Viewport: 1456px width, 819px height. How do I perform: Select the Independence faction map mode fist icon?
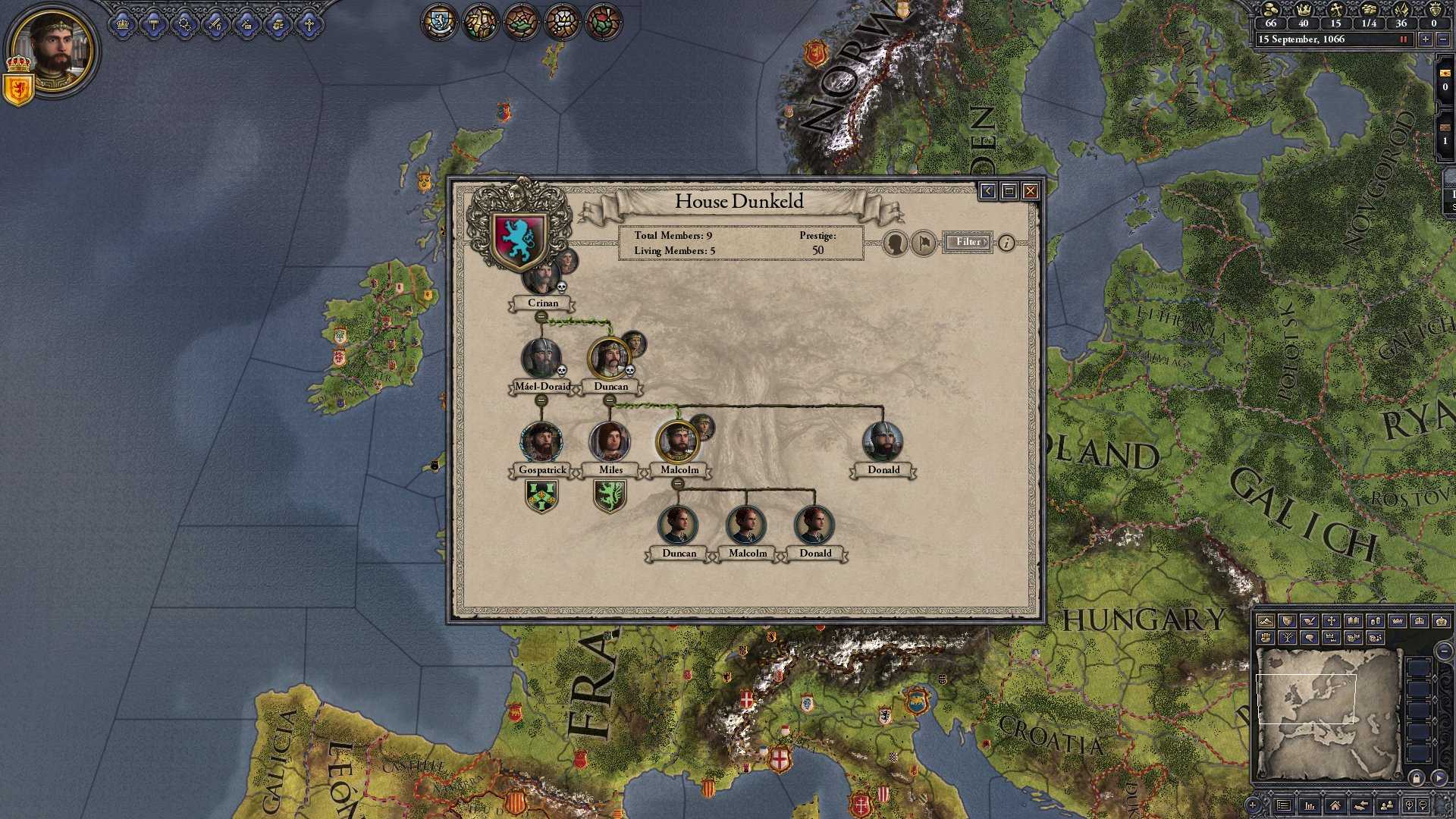(x=1266, y=638)
